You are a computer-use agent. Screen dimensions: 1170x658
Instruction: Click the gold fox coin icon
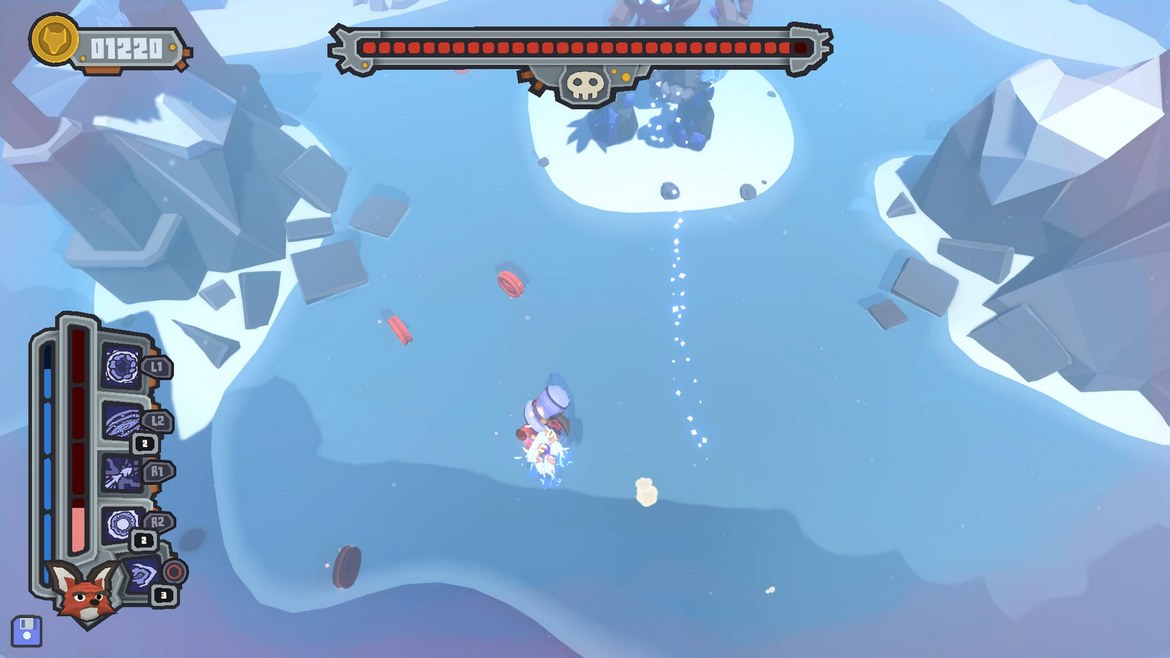coord(54,39)
